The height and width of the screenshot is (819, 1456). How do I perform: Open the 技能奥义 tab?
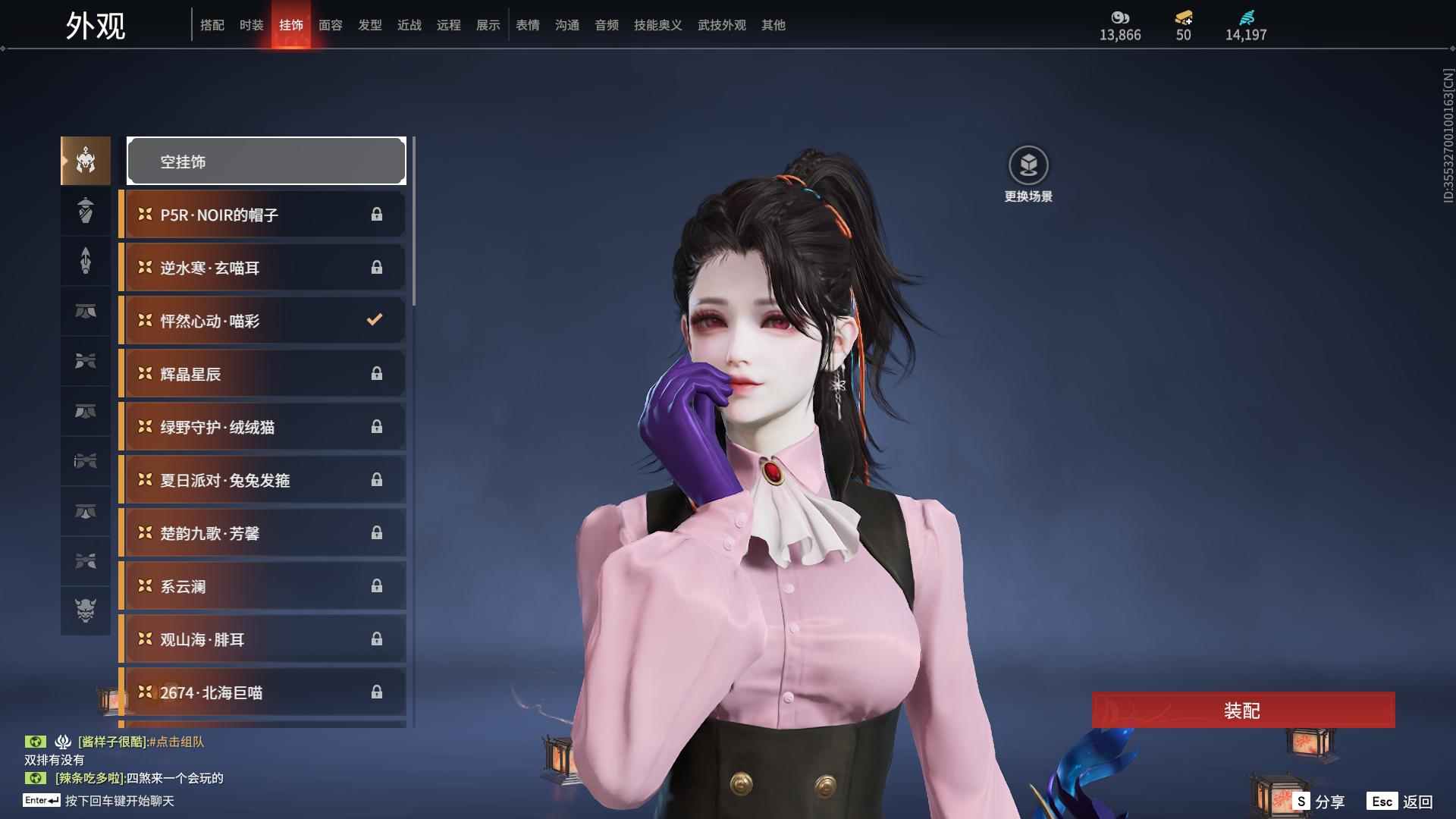click(x=657, y=25)
